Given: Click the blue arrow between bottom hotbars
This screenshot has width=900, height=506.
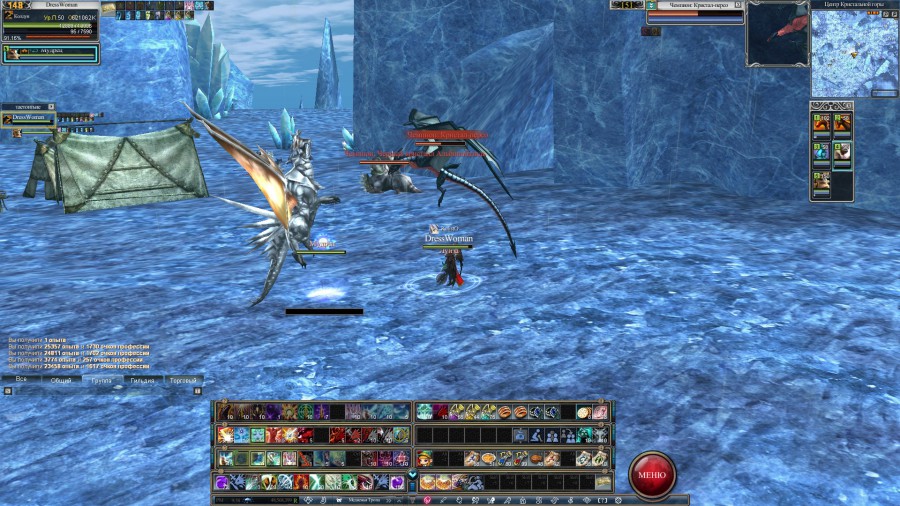Looking at the screenshot, I should pos(413,473).
